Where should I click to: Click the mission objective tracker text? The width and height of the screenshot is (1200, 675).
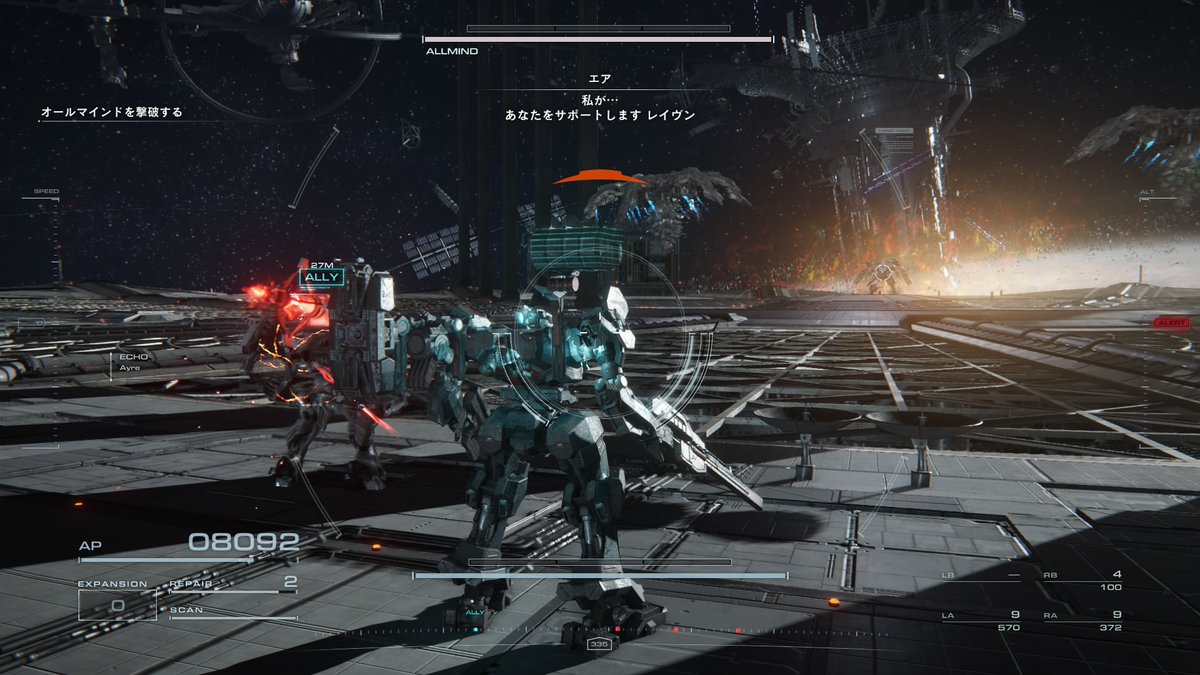[x=112, y=113]
